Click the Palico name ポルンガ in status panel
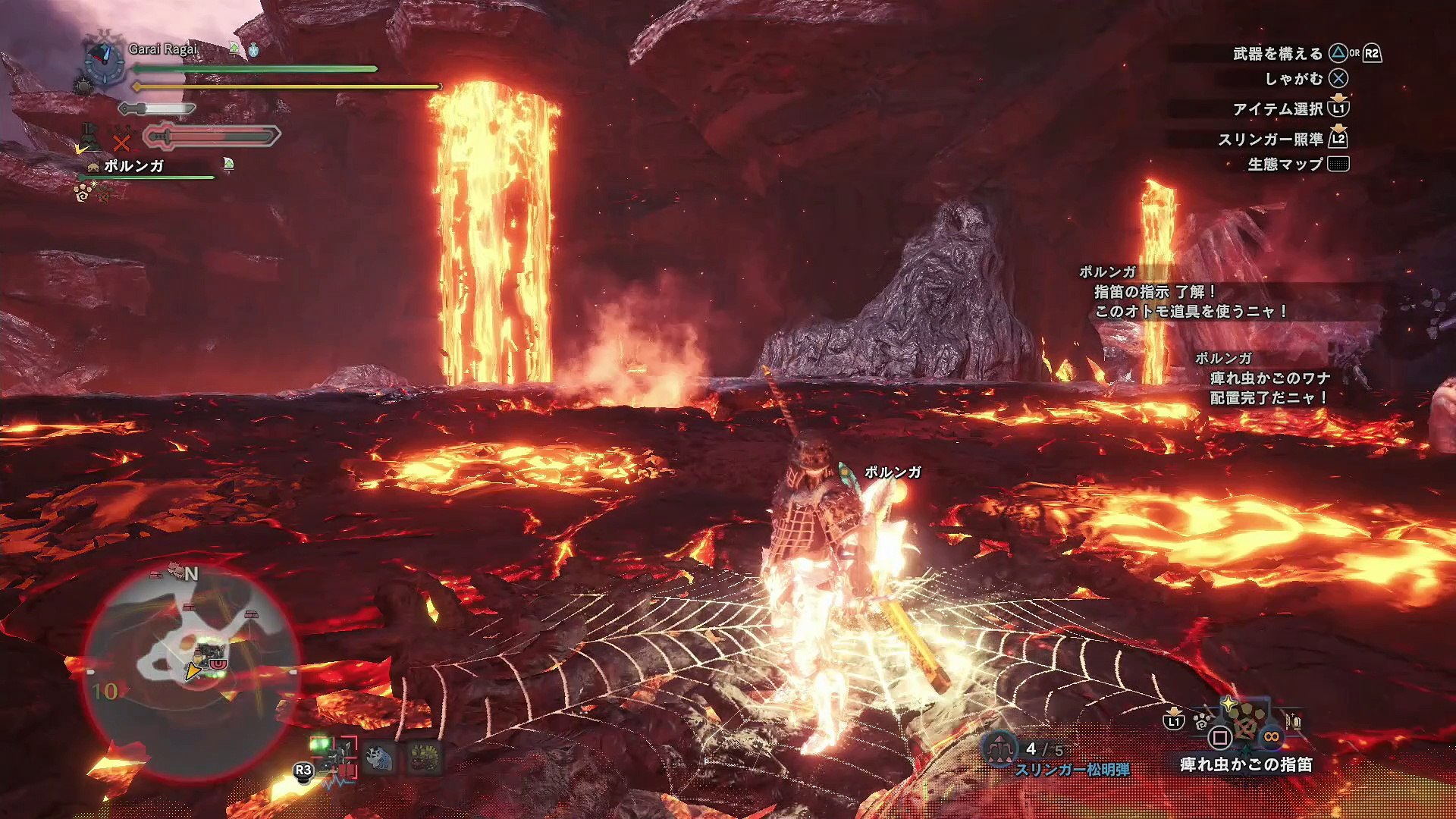The width and height of the screenshot is (1456, 819). [133, 166]
